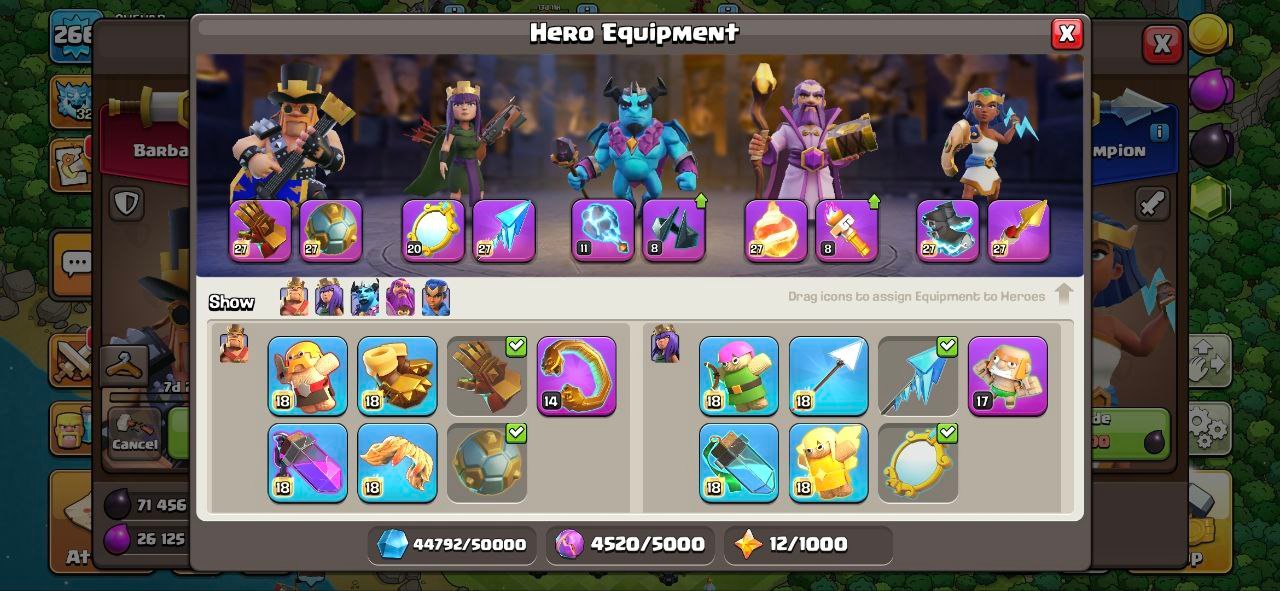Image resolution: width=1280 pixels, height=591 pixels.
Task: Filter equipment by Barbarian King
Action: pos(294,298)
